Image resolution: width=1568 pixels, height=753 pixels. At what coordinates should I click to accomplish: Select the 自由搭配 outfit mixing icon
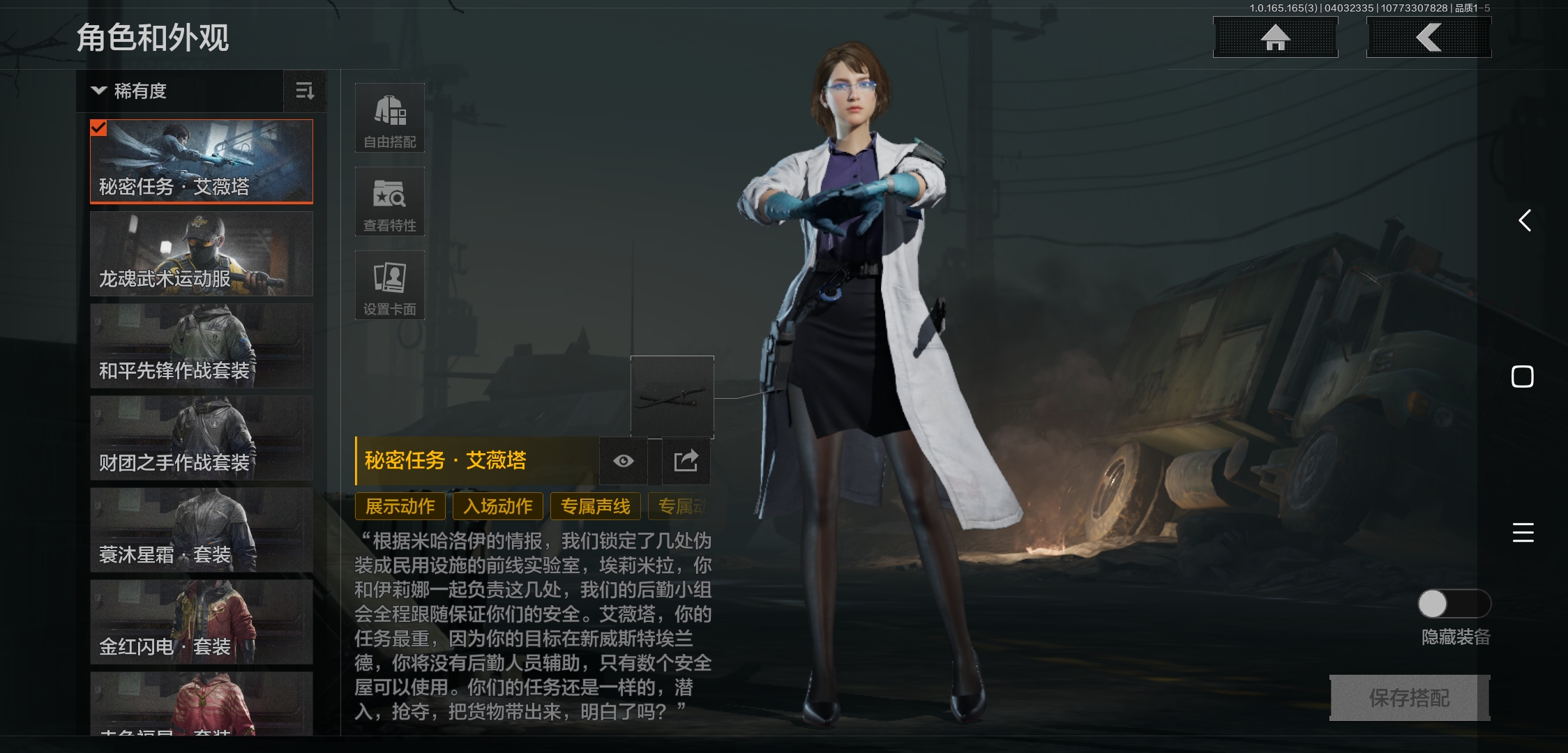390,117
